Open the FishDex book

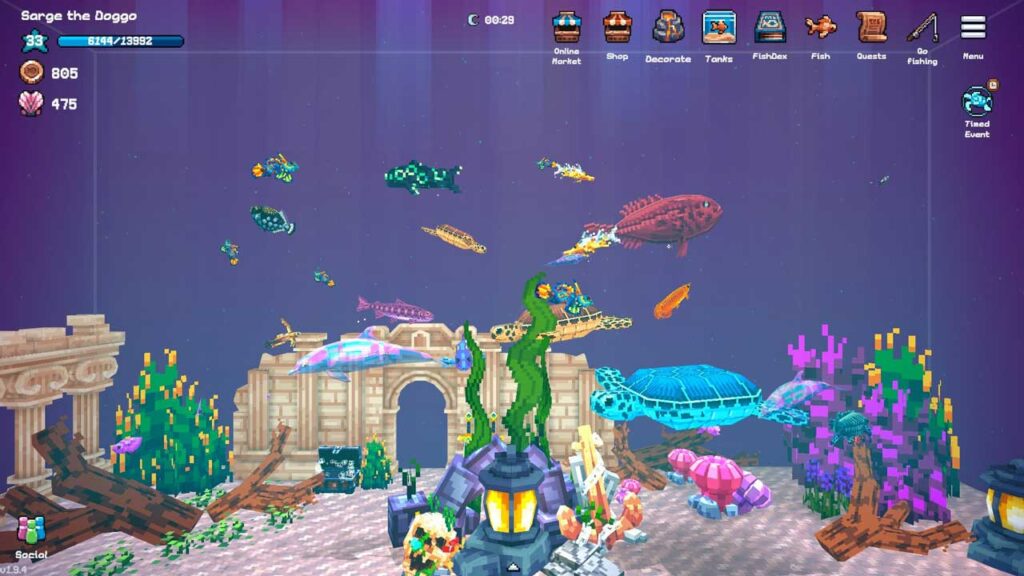coord(770,28)
